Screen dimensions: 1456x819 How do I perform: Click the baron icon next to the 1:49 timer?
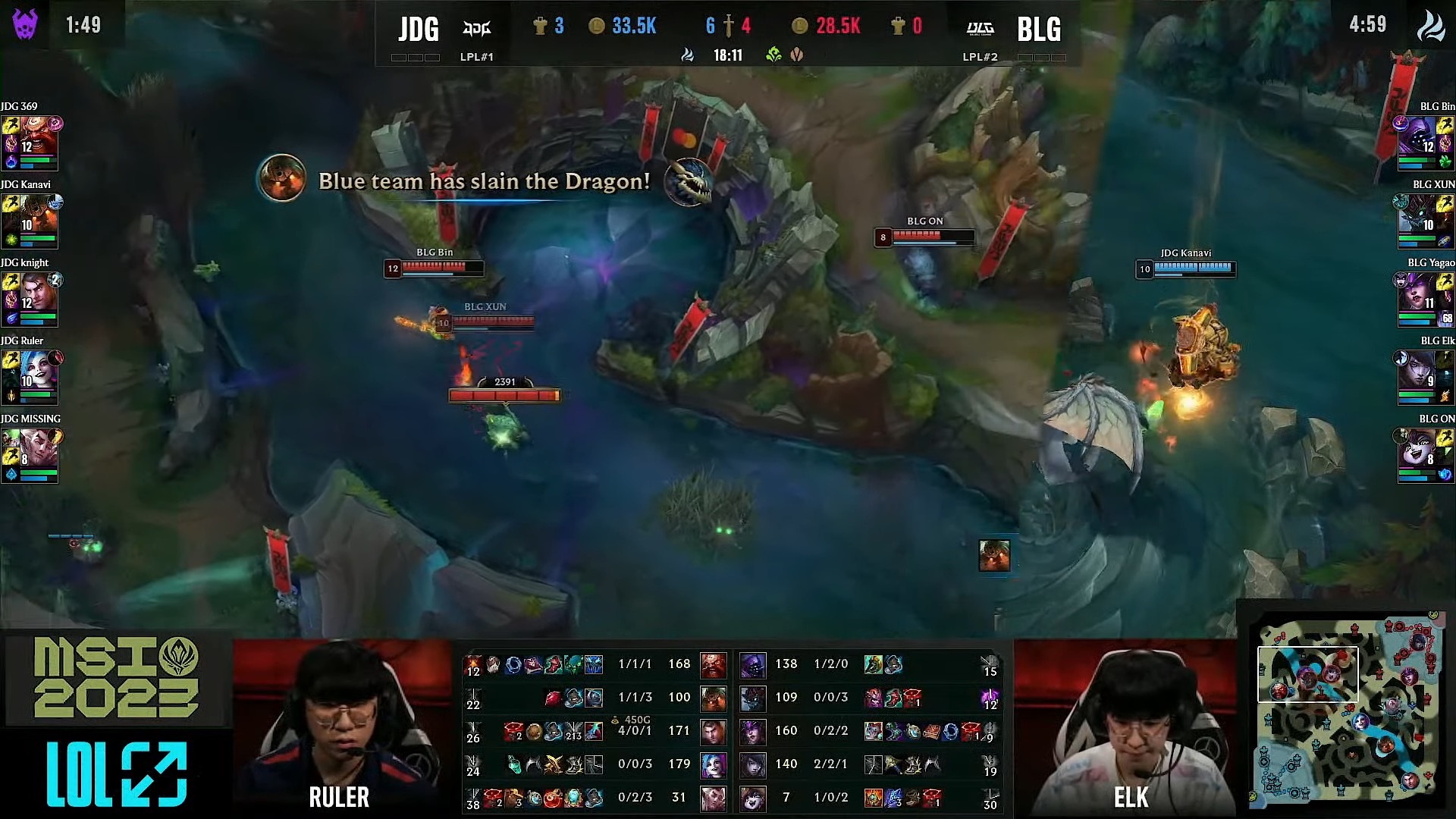pyautogui.click(x=25, y=24)
